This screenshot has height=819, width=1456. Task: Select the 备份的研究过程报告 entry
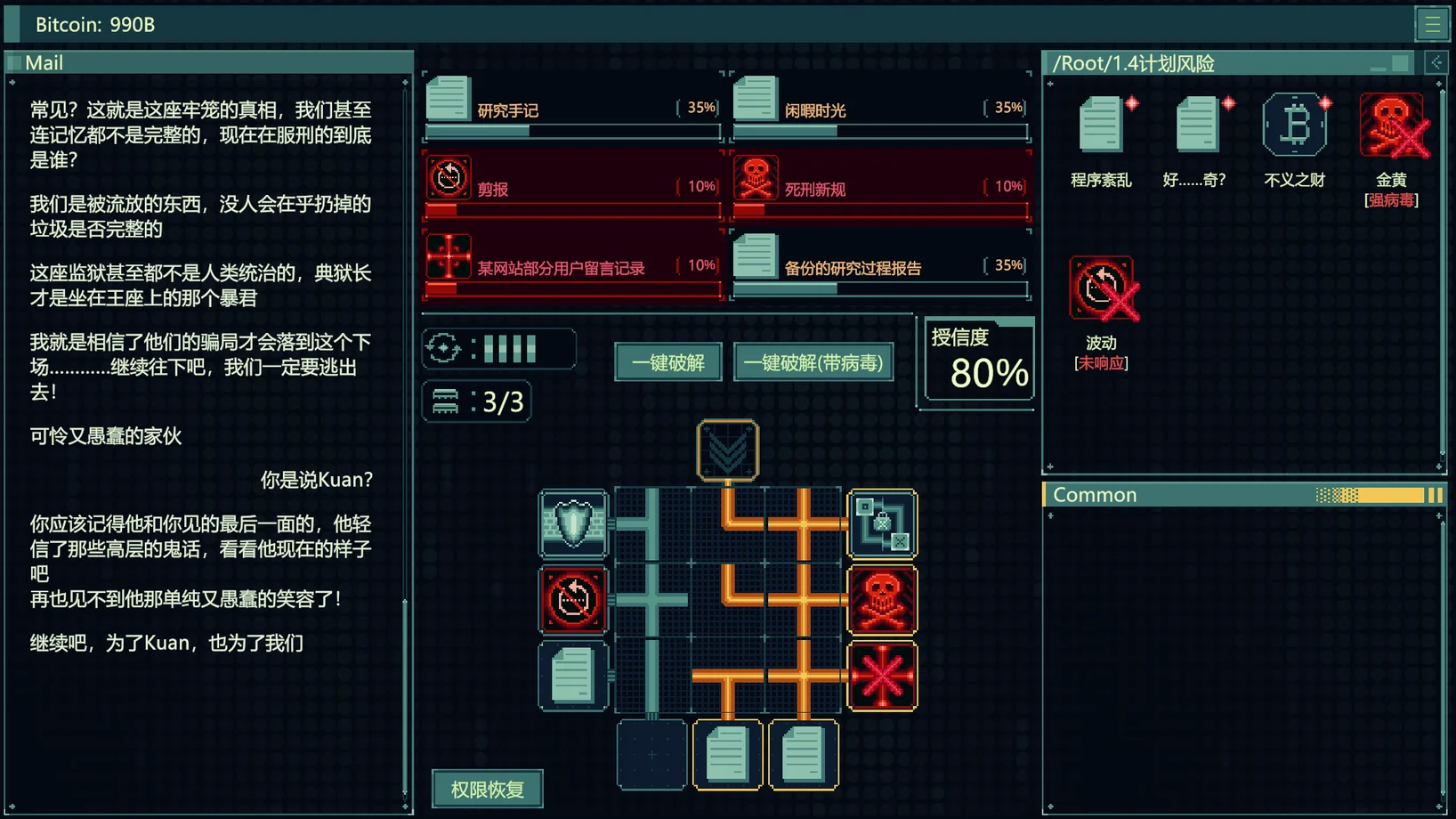click(x=880, y=266)
